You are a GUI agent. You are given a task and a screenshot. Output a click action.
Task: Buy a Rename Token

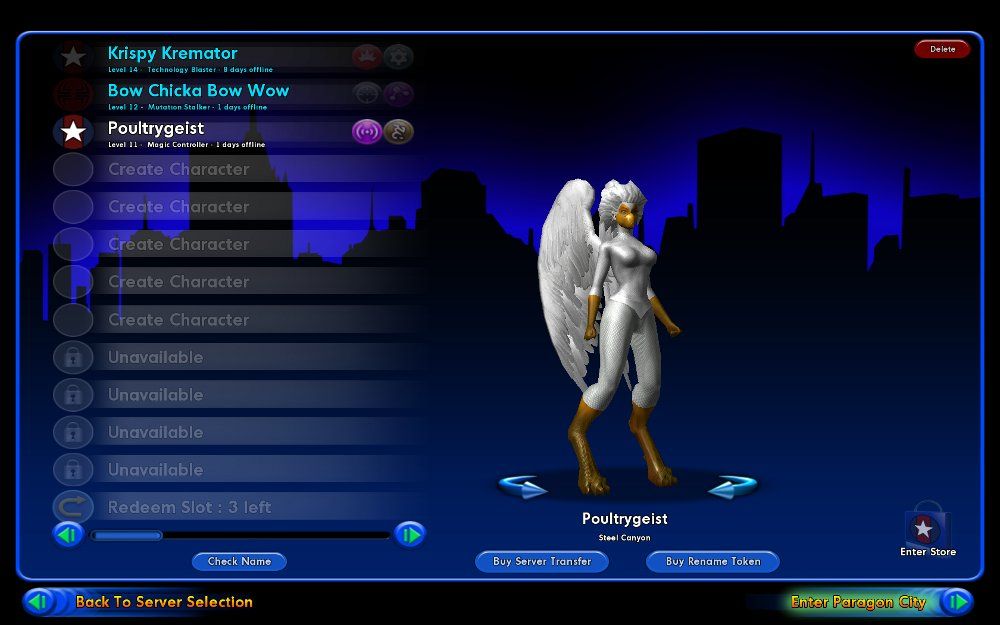tap(713, 561)
